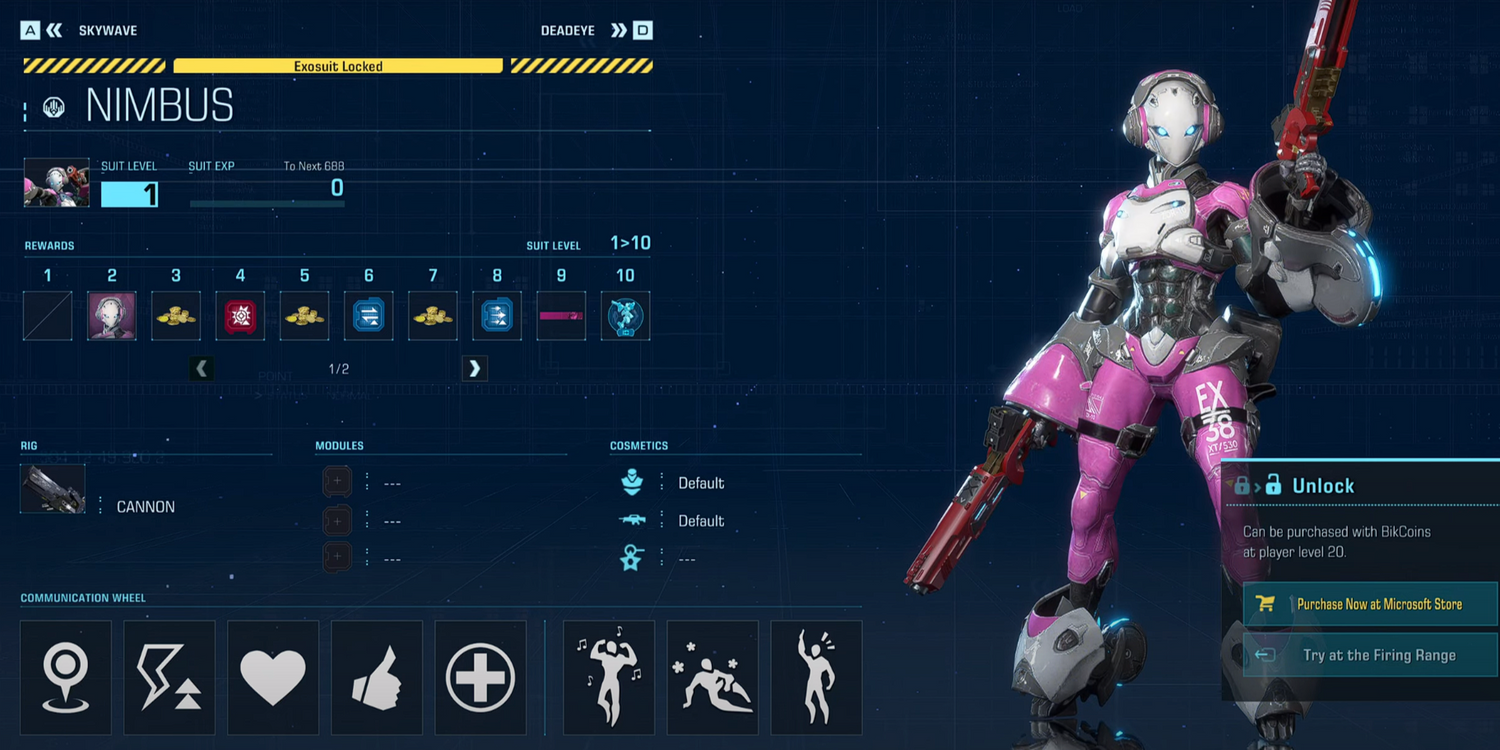Select the medical plus communication slot
This screenshot has height=750, width=1500.
(x=481, y=678)
